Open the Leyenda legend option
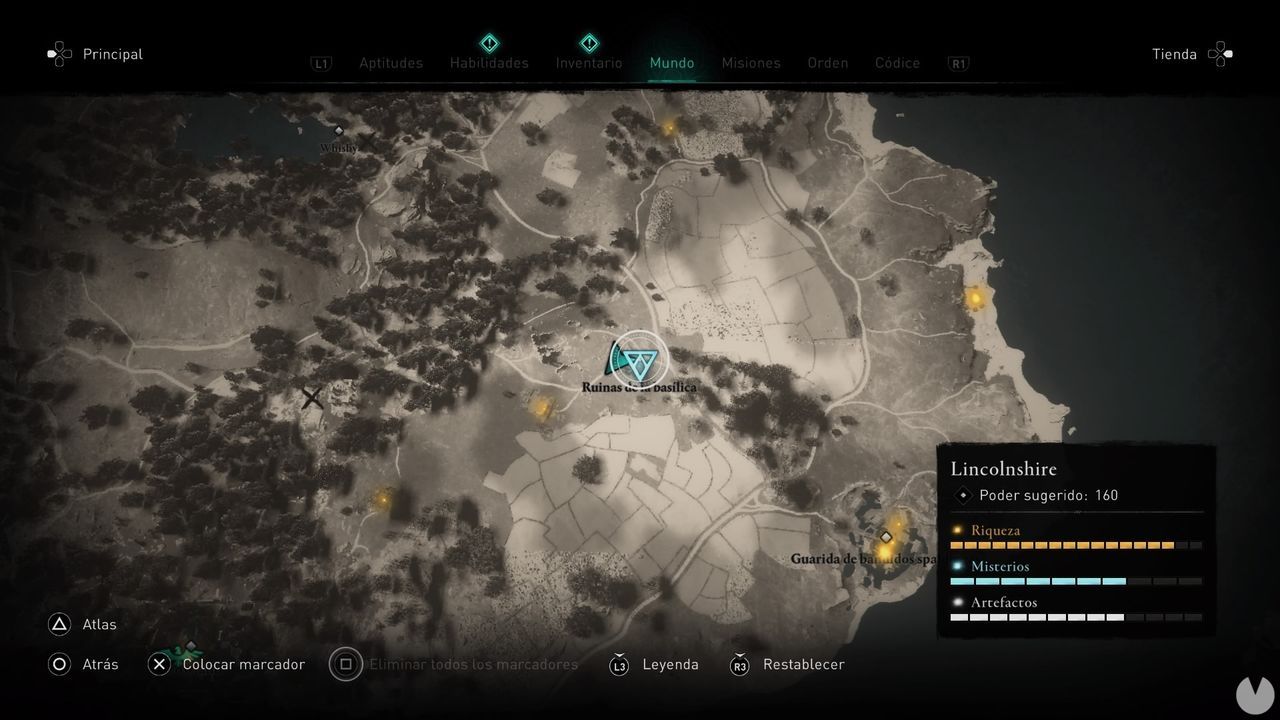Screen dimensions: 1280x720 coord(670,664)
